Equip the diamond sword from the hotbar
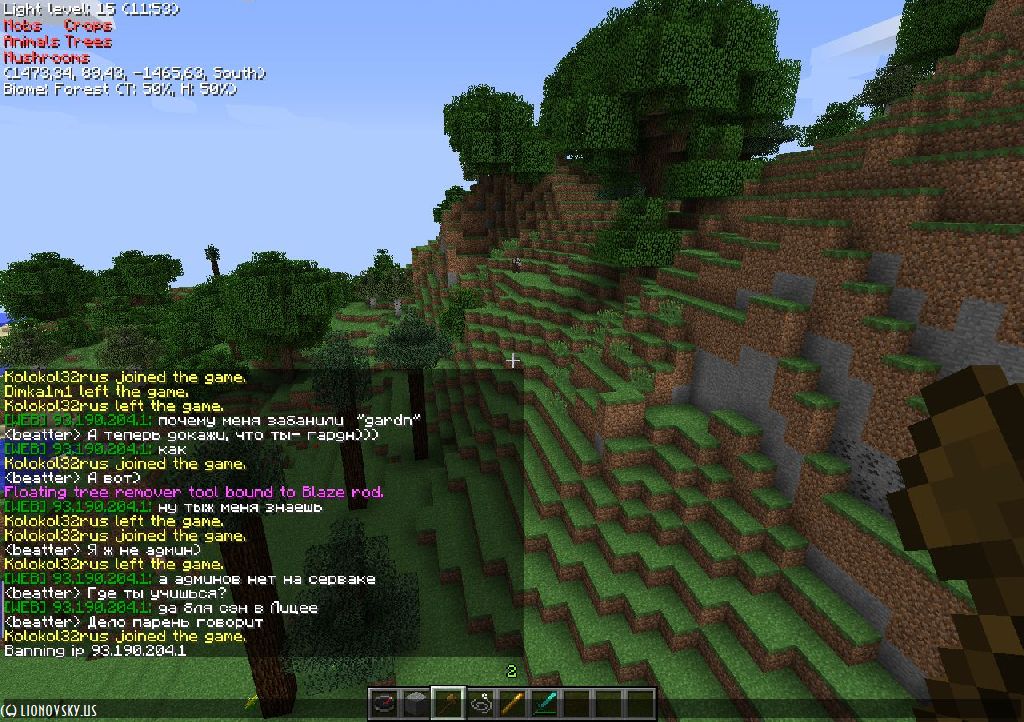This screenshot has width=1024, height=722. tap(544, 703)
